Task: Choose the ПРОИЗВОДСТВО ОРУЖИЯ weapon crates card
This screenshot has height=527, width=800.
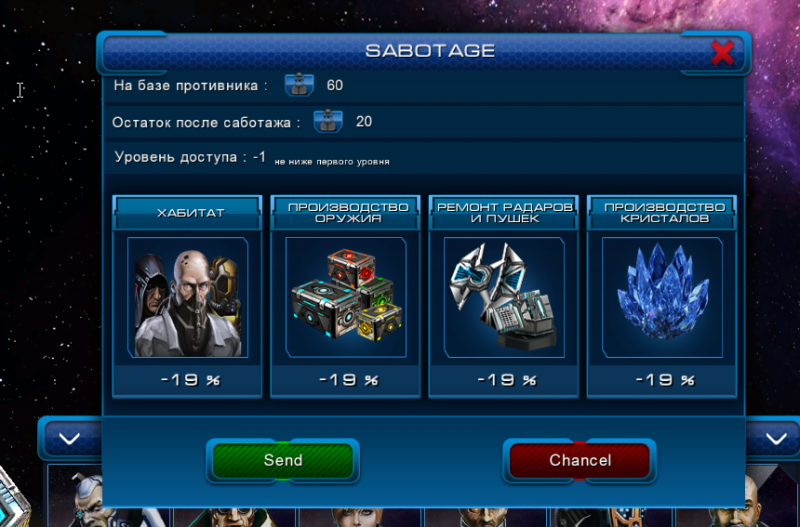Action: click(x=345, y=297)
